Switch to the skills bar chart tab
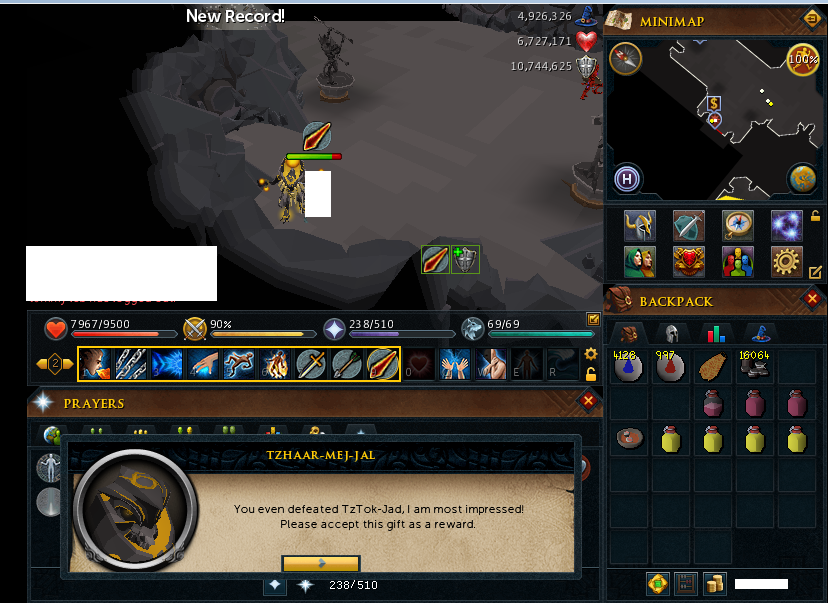The width and height of the screenshot is (828, 603). pos(715,334)
